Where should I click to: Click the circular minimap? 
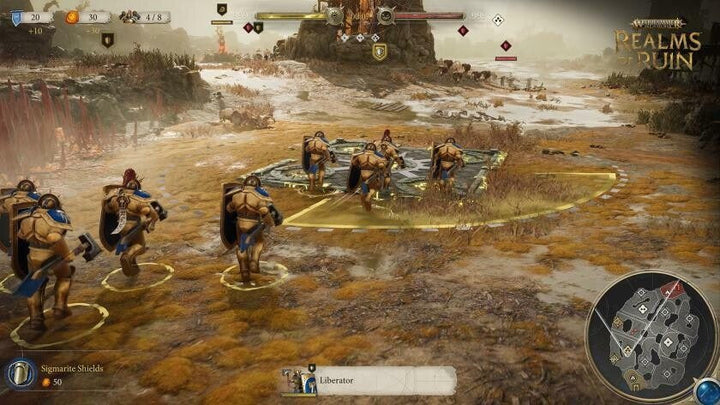pyautogui.click(x=647, y=337)
